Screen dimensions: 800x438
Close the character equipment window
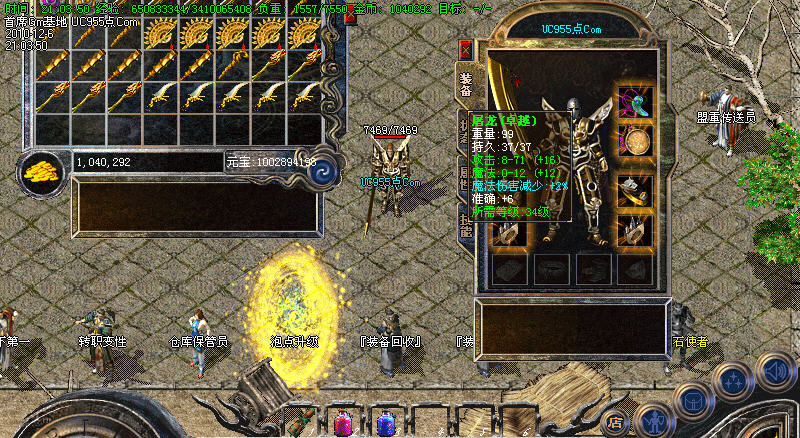[466, 50]
